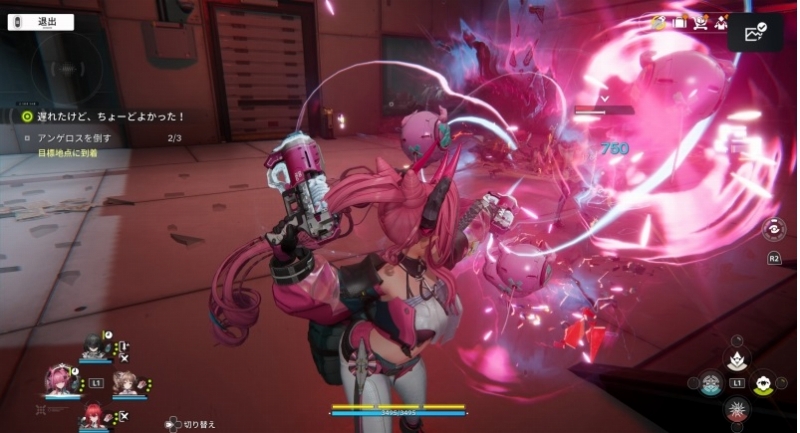Image resolution: width=800 pixels, height=433 pixels.
Task: Activate the red starburst skill icon
Action: [x=737, y=408]
